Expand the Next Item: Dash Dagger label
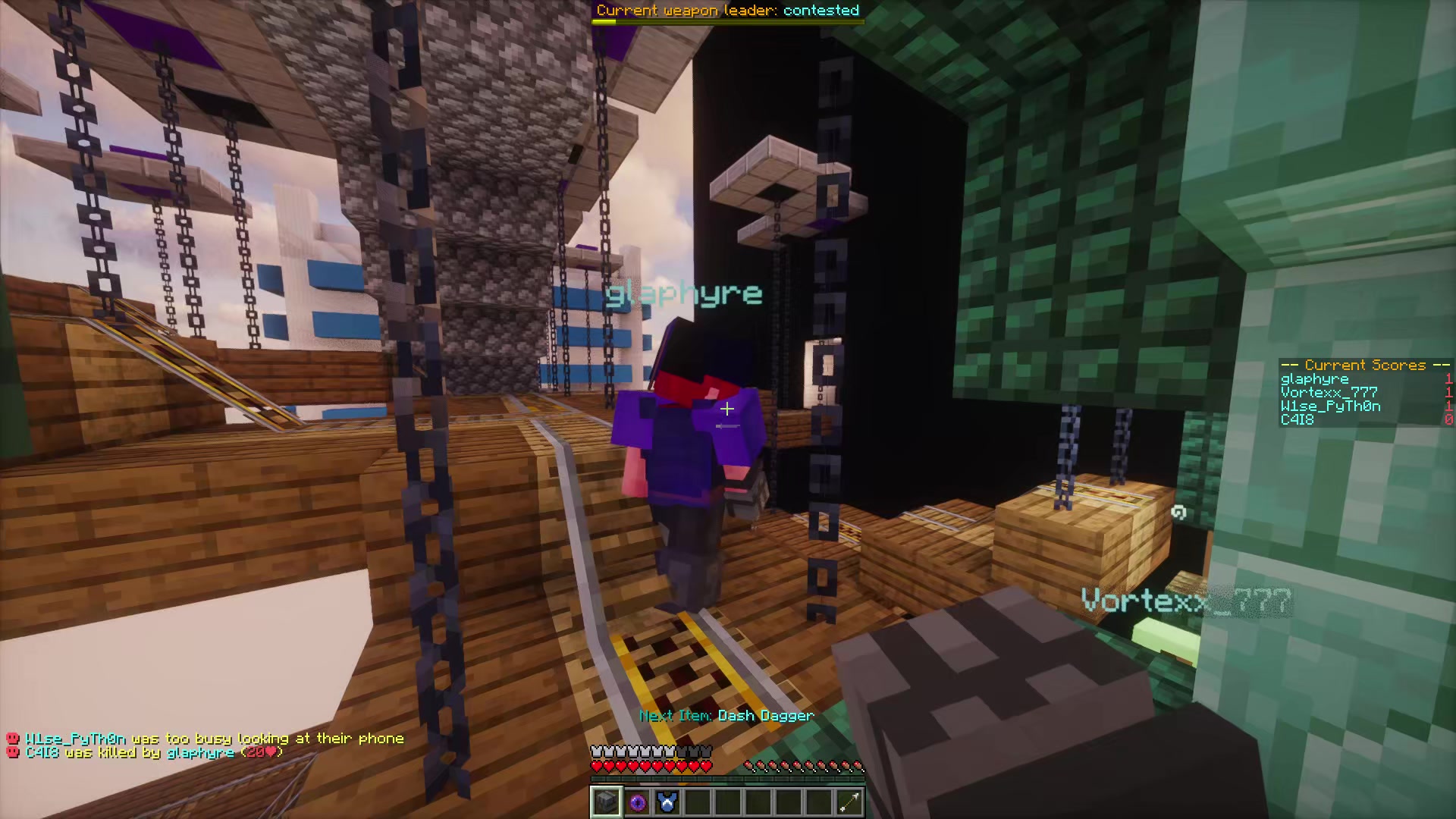 [x=726, y=715]
